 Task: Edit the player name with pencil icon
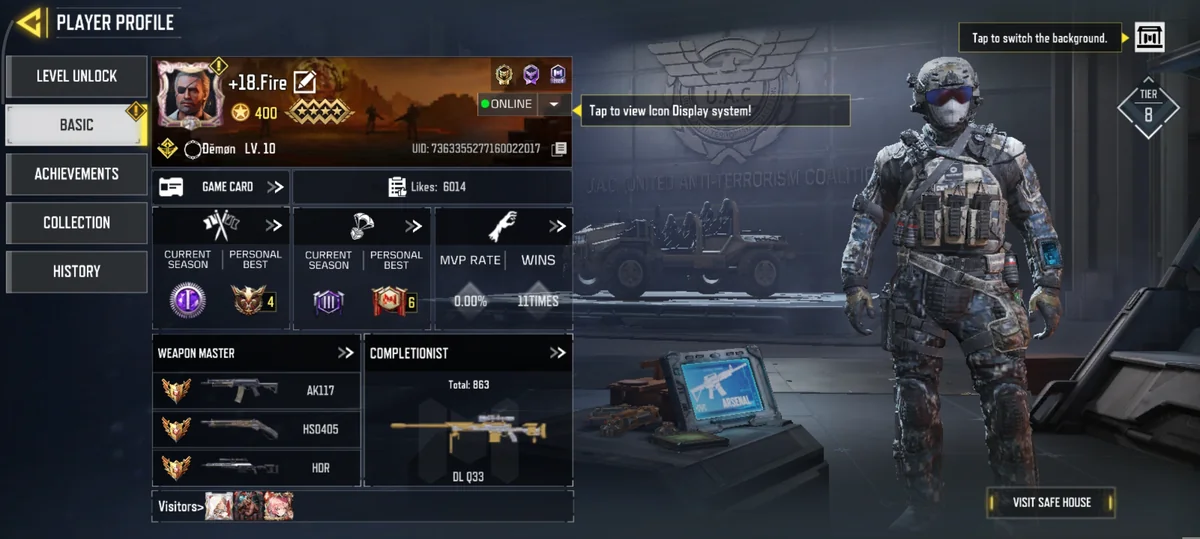305,83
